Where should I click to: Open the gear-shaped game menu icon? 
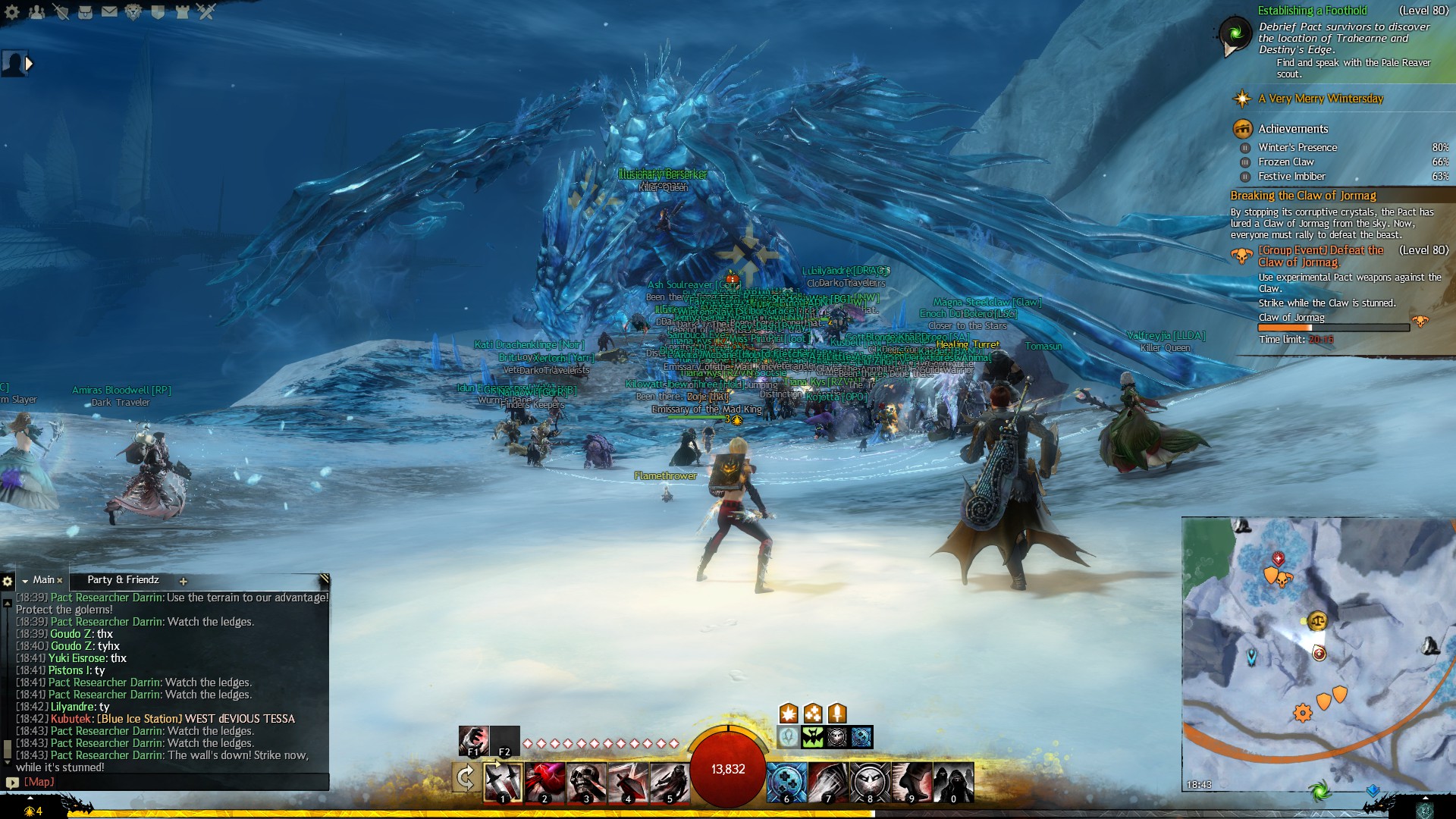coord(12,12)
